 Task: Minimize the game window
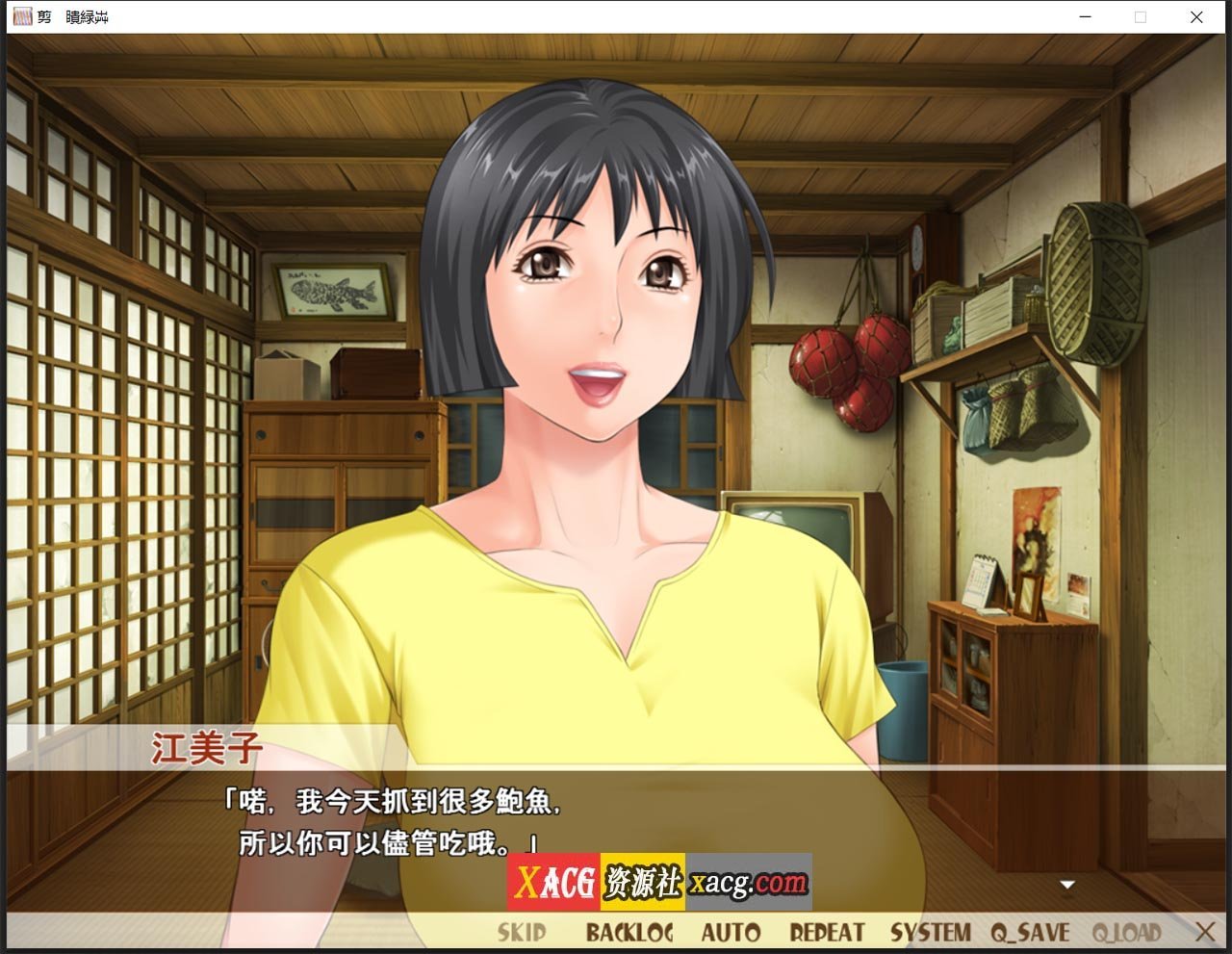coord(1085,17)
